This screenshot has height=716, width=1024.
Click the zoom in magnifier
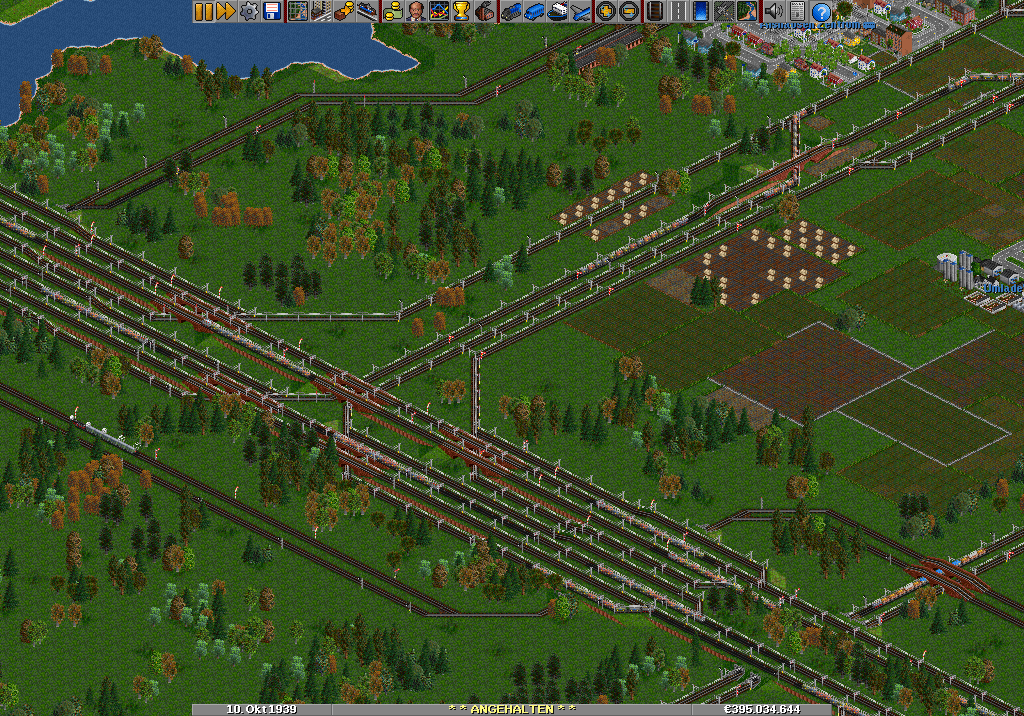point(605,11)
